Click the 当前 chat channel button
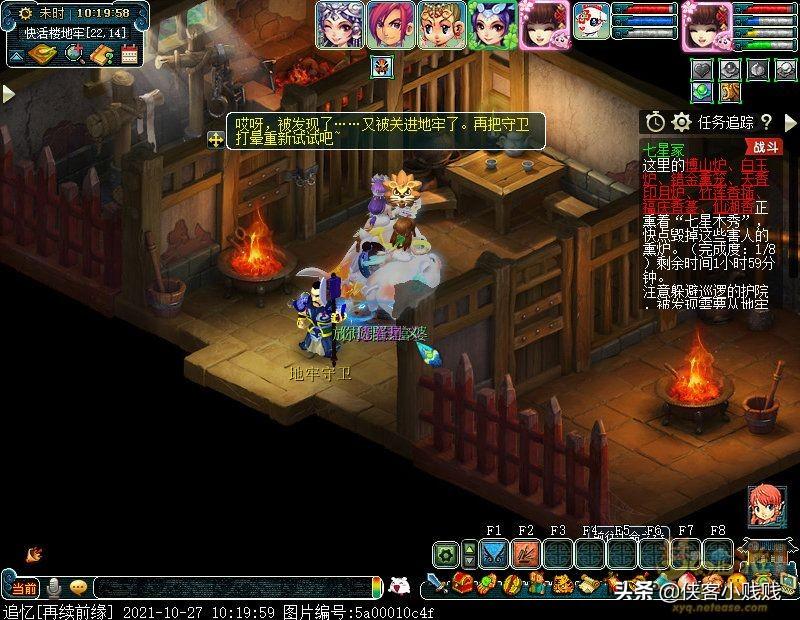Viewport: 800px width, 620px height. coord(25,587)
